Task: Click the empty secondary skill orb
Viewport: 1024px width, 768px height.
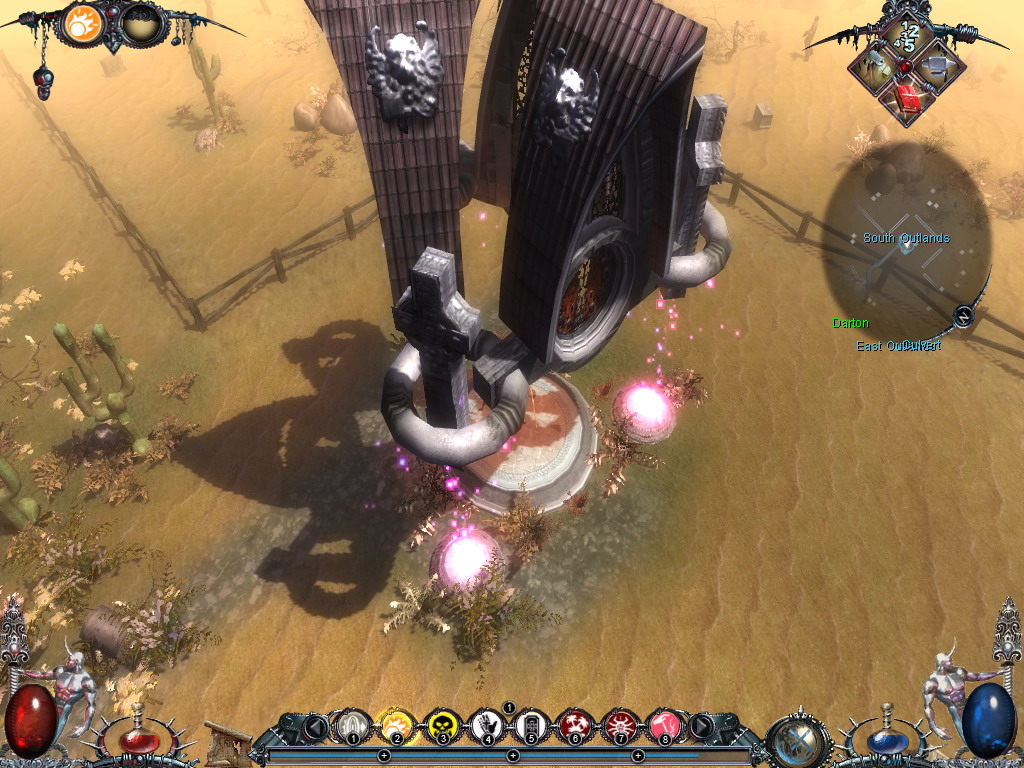Action: coord(143,24)
